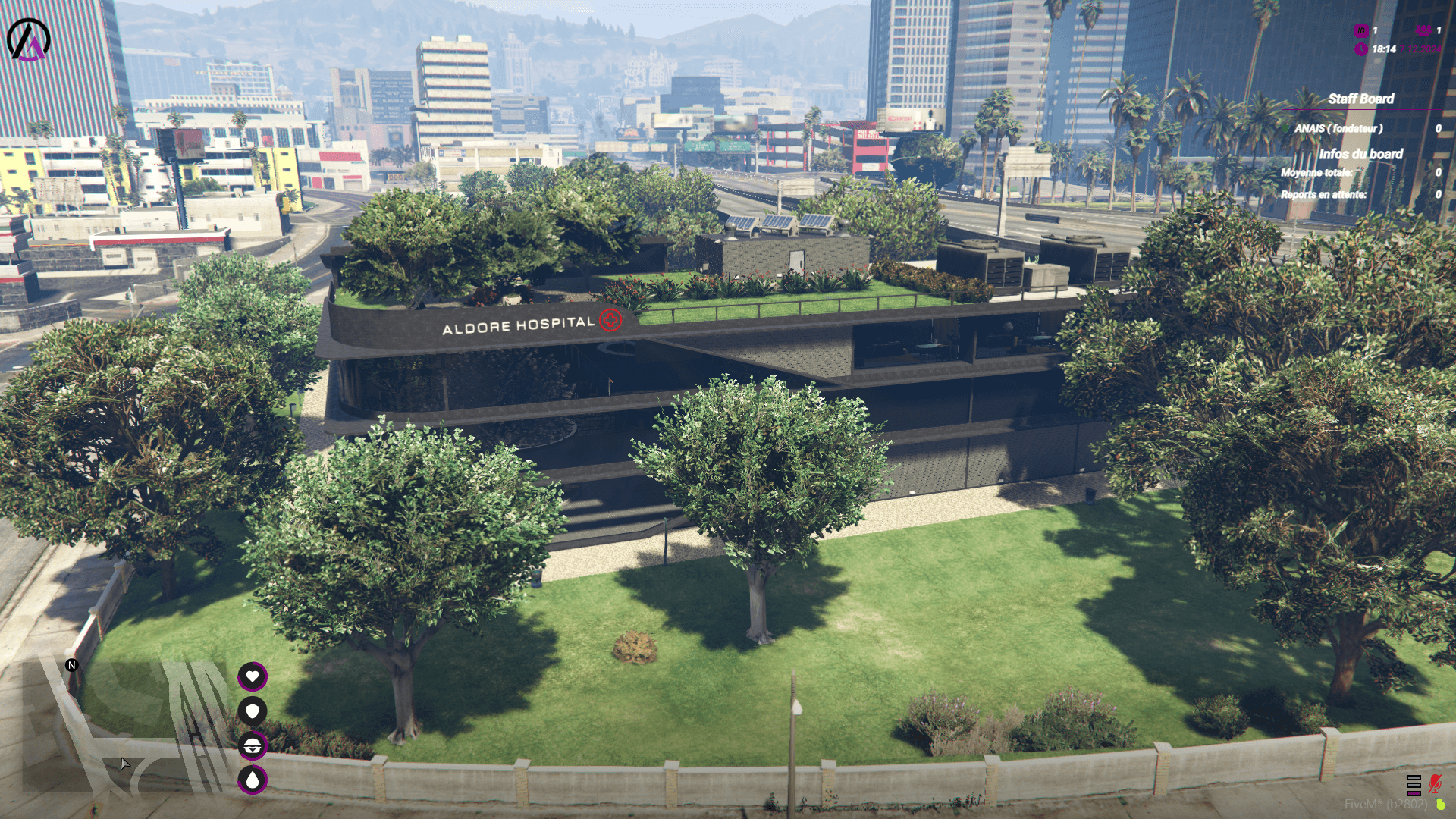Switch to the Staff Board panel

click(1363, 99)
